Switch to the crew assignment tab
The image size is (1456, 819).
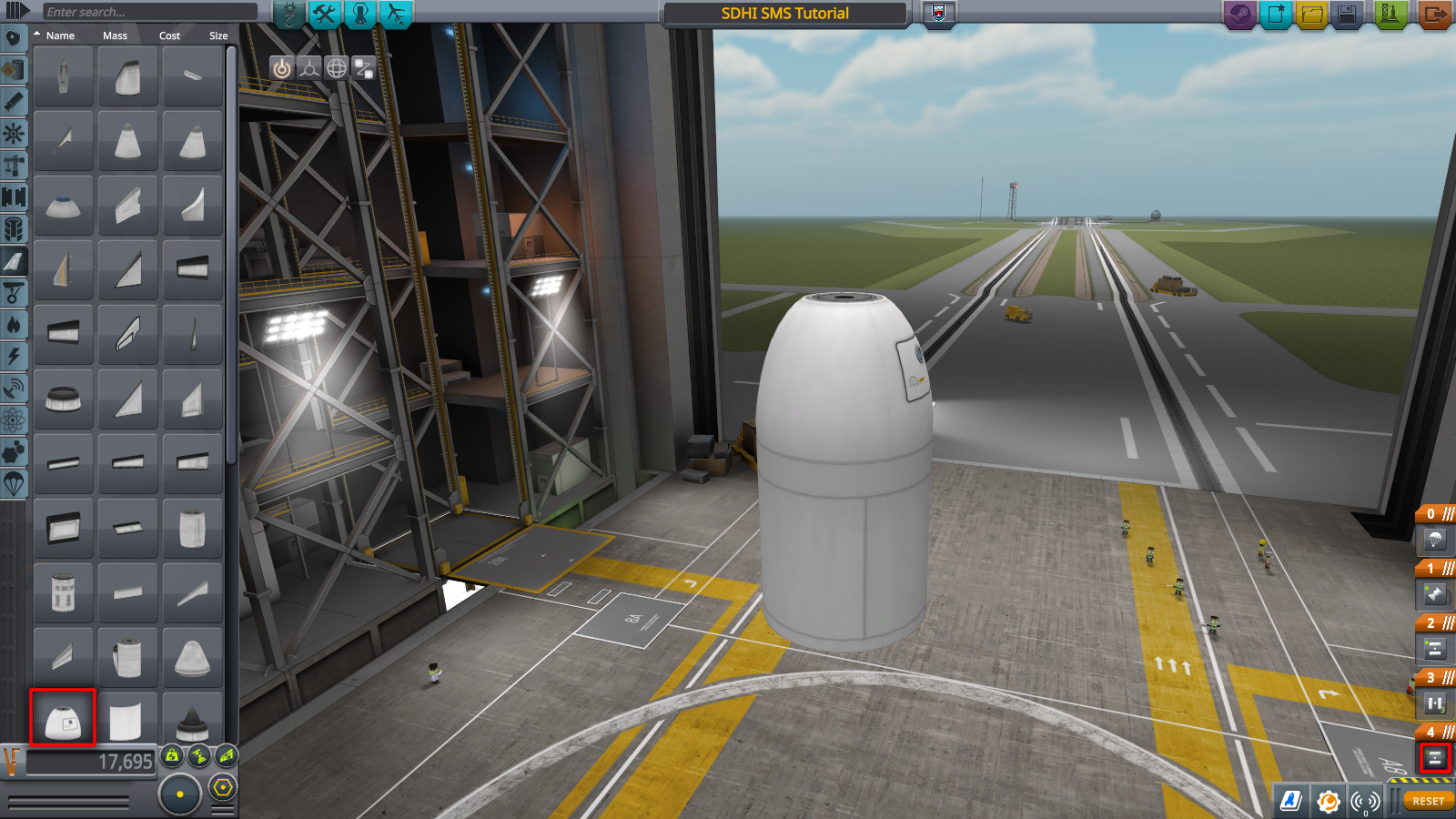click(x=360, y=15)
